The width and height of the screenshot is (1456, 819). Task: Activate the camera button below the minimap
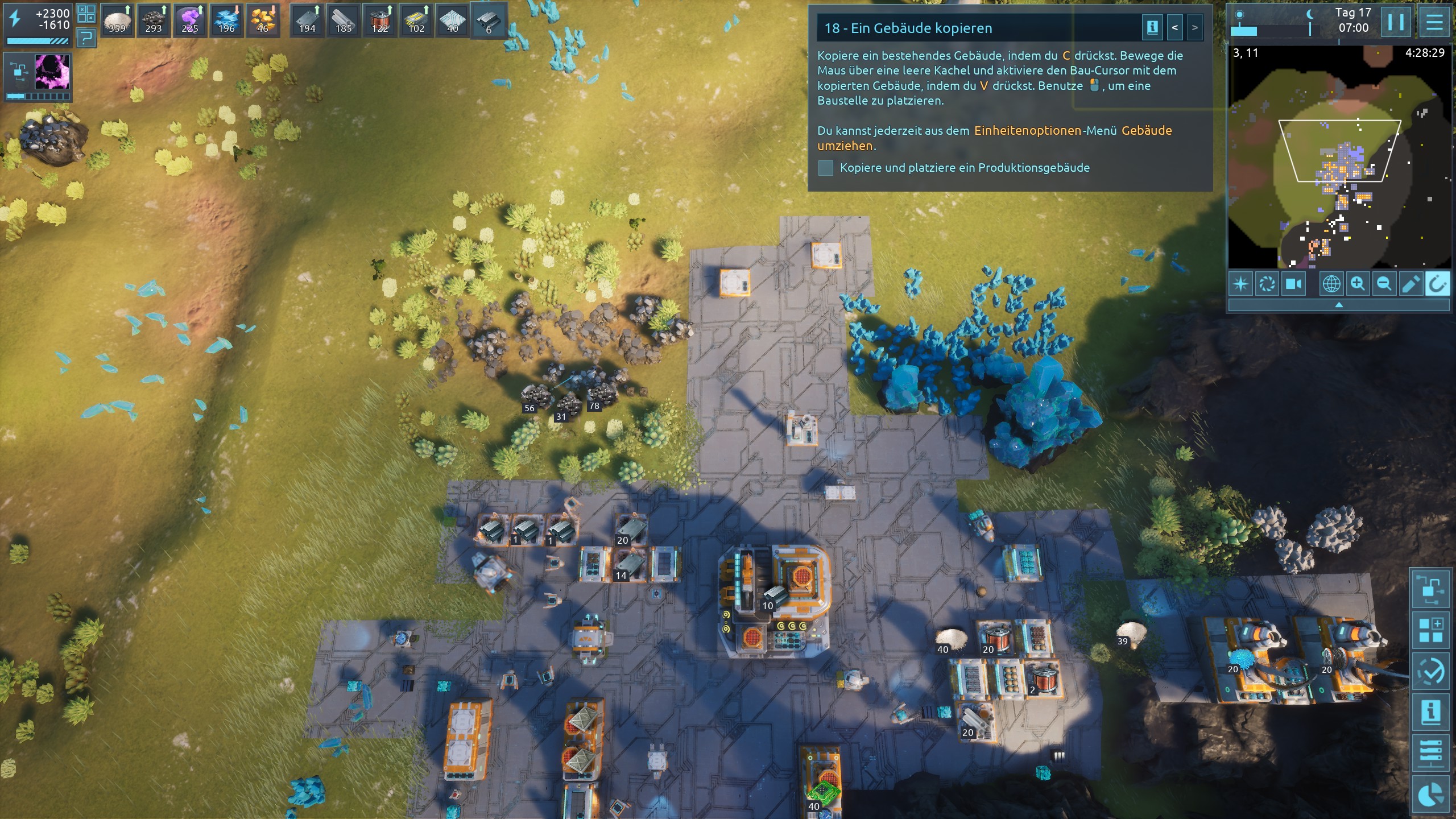click(x=1293, y=284)
